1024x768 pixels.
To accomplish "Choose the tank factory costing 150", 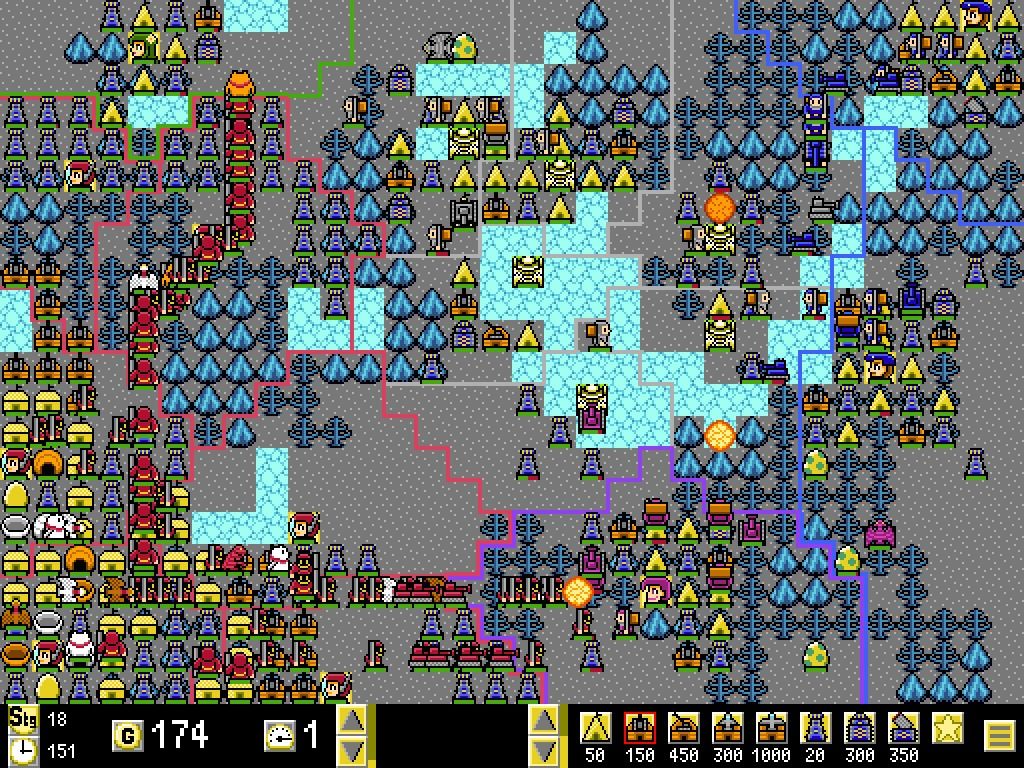I will point(640,728).
